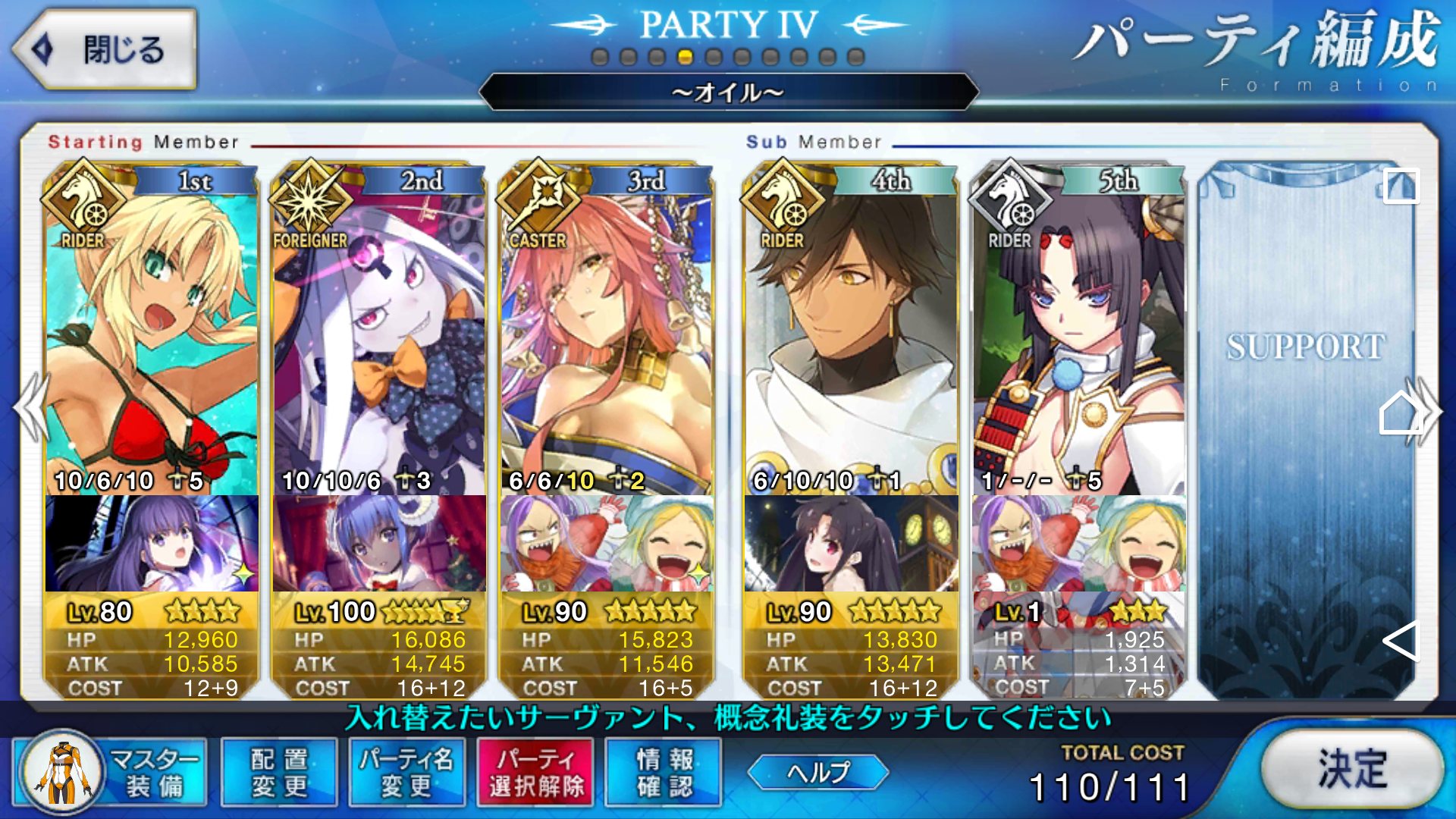Select the Caster servant in 3rd slot
The image size is (1456, 819).
(607, 334)
